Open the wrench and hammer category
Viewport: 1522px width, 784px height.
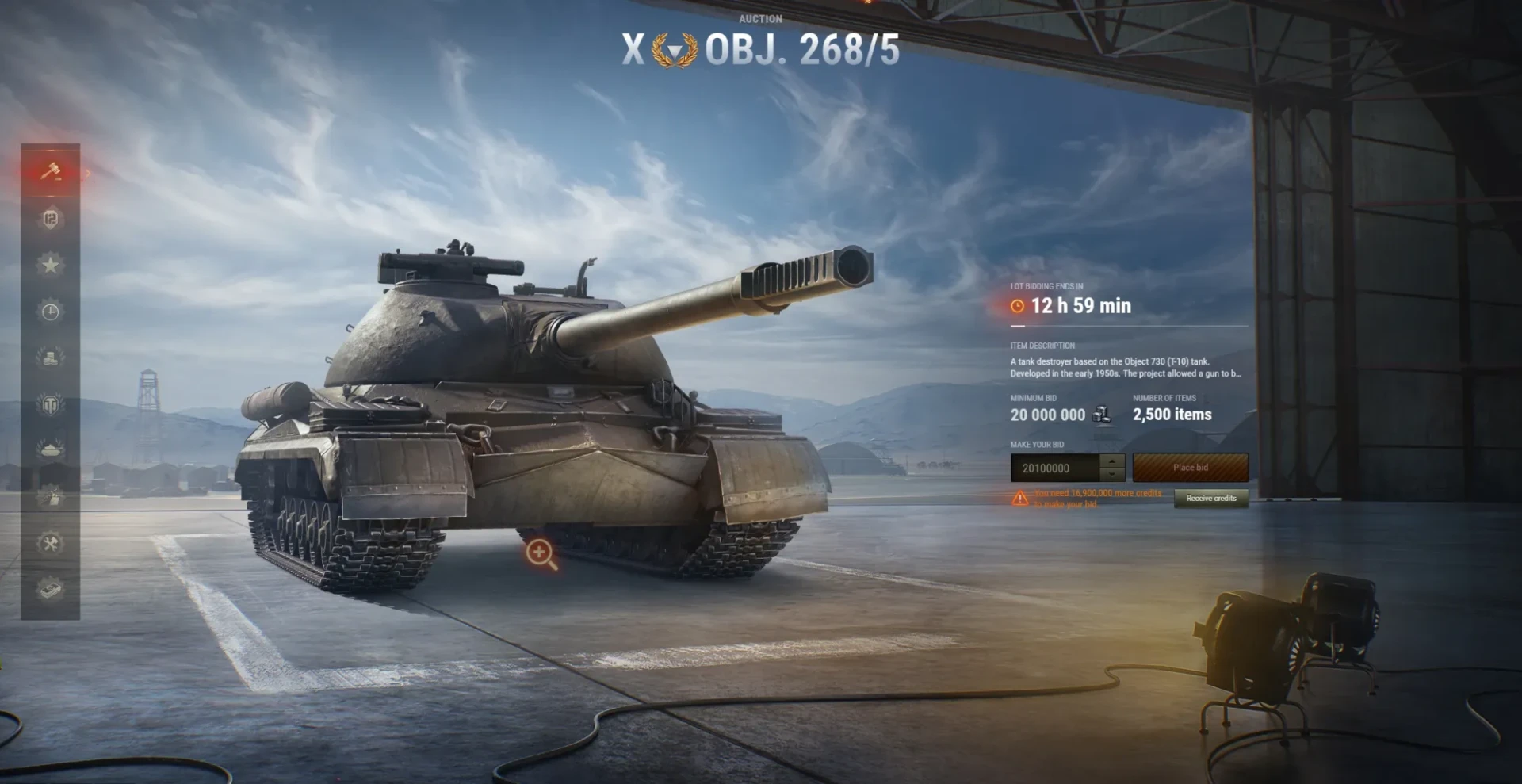pyautogui.click(x=50, y=543)
